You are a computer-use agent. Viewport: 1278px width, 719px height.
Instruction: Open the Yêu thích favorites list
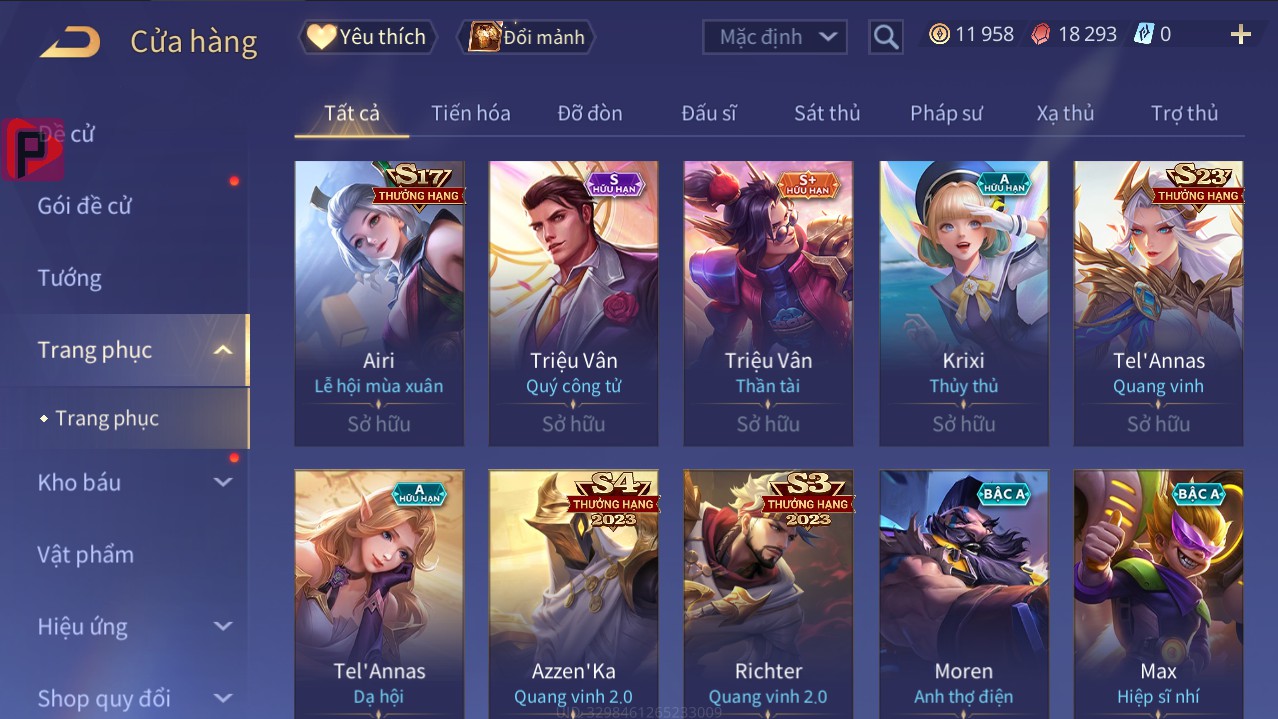pyautogui.click(x=367, y=37)
